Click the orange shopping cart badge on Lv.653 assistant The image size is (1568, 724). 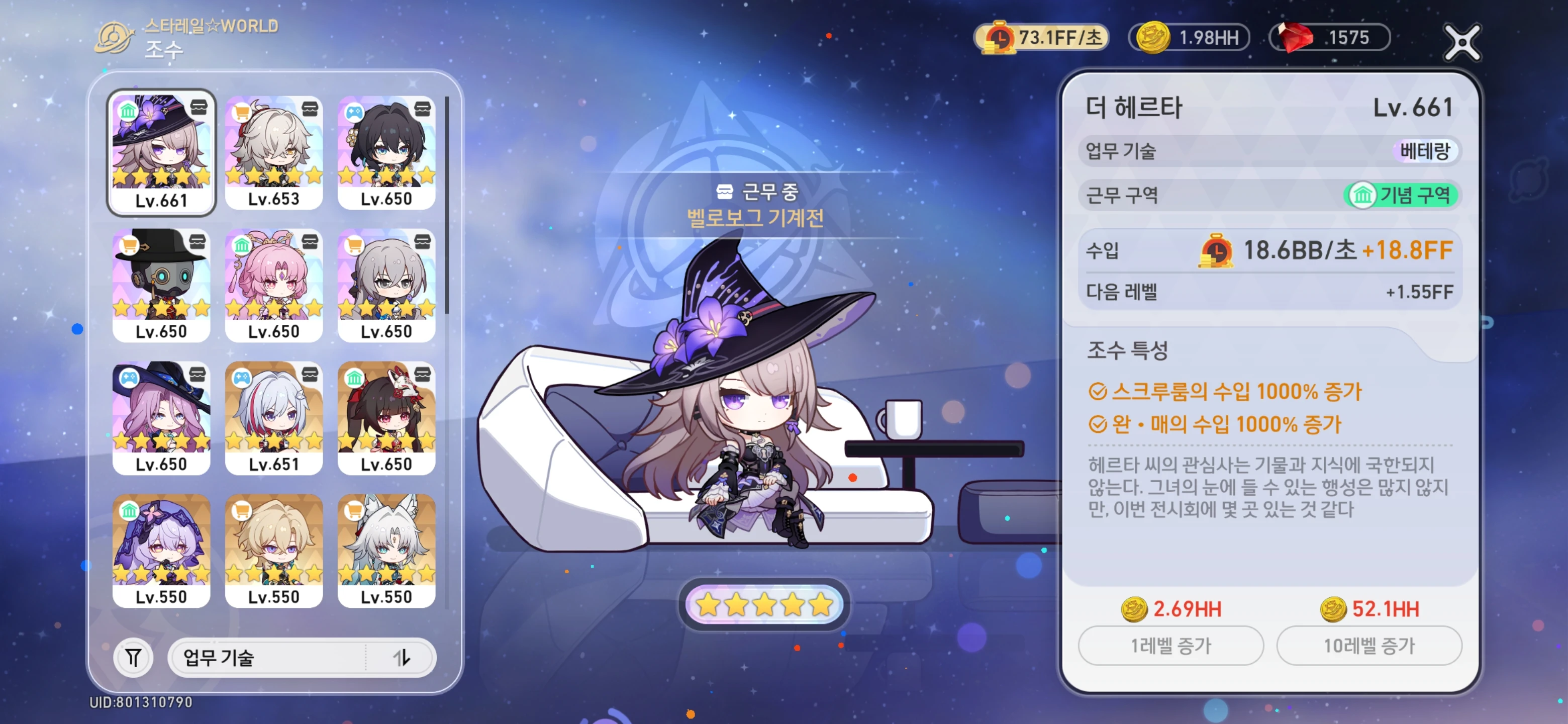click(242, 110)
